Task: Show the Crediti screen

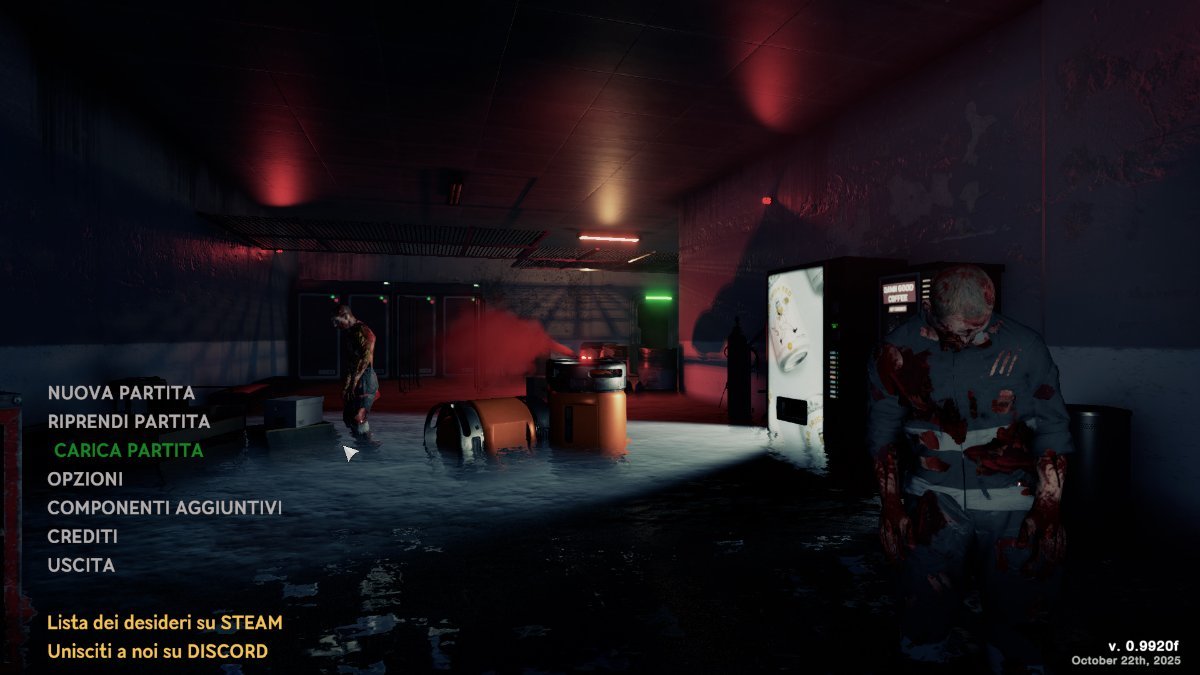Action: [x=82, y=537]
